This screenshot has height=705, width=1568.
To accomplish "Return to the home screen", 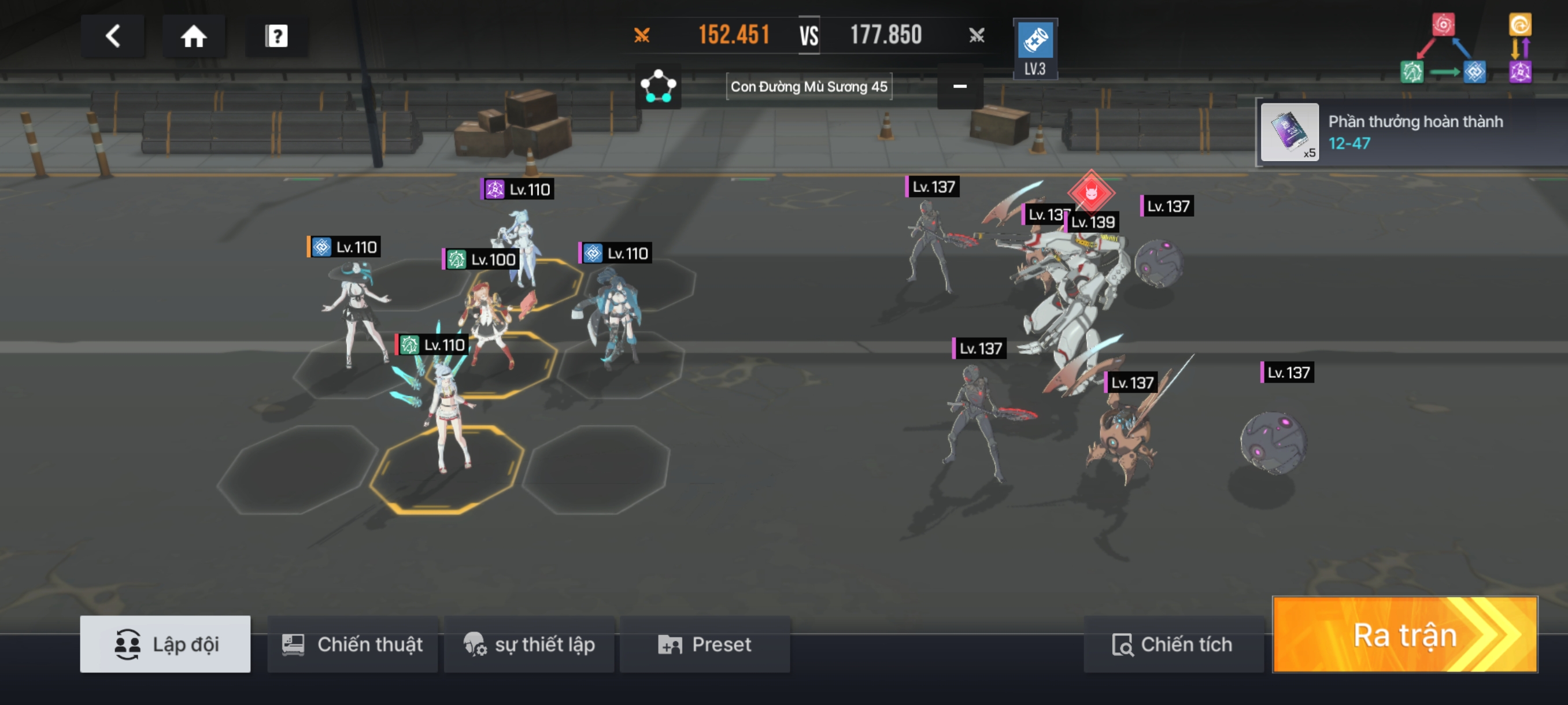I will 194,36.
